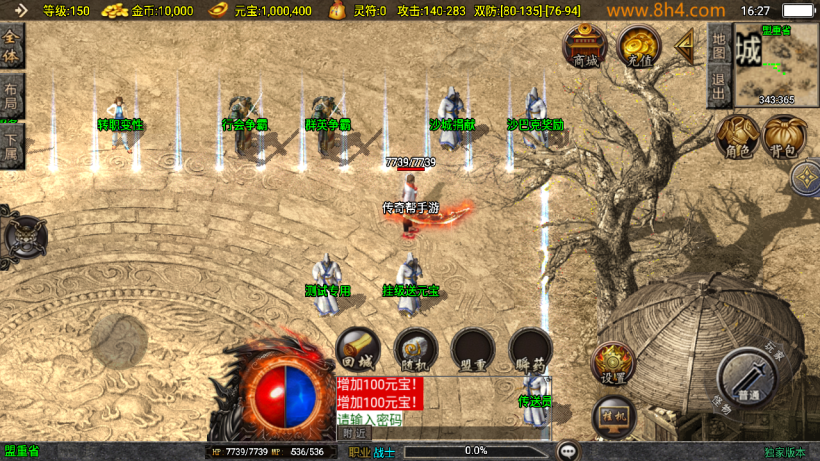Select the 下属 subordinates tab
Image resolution: width=820 pixels, height=461 pixels.
[11, 145]
